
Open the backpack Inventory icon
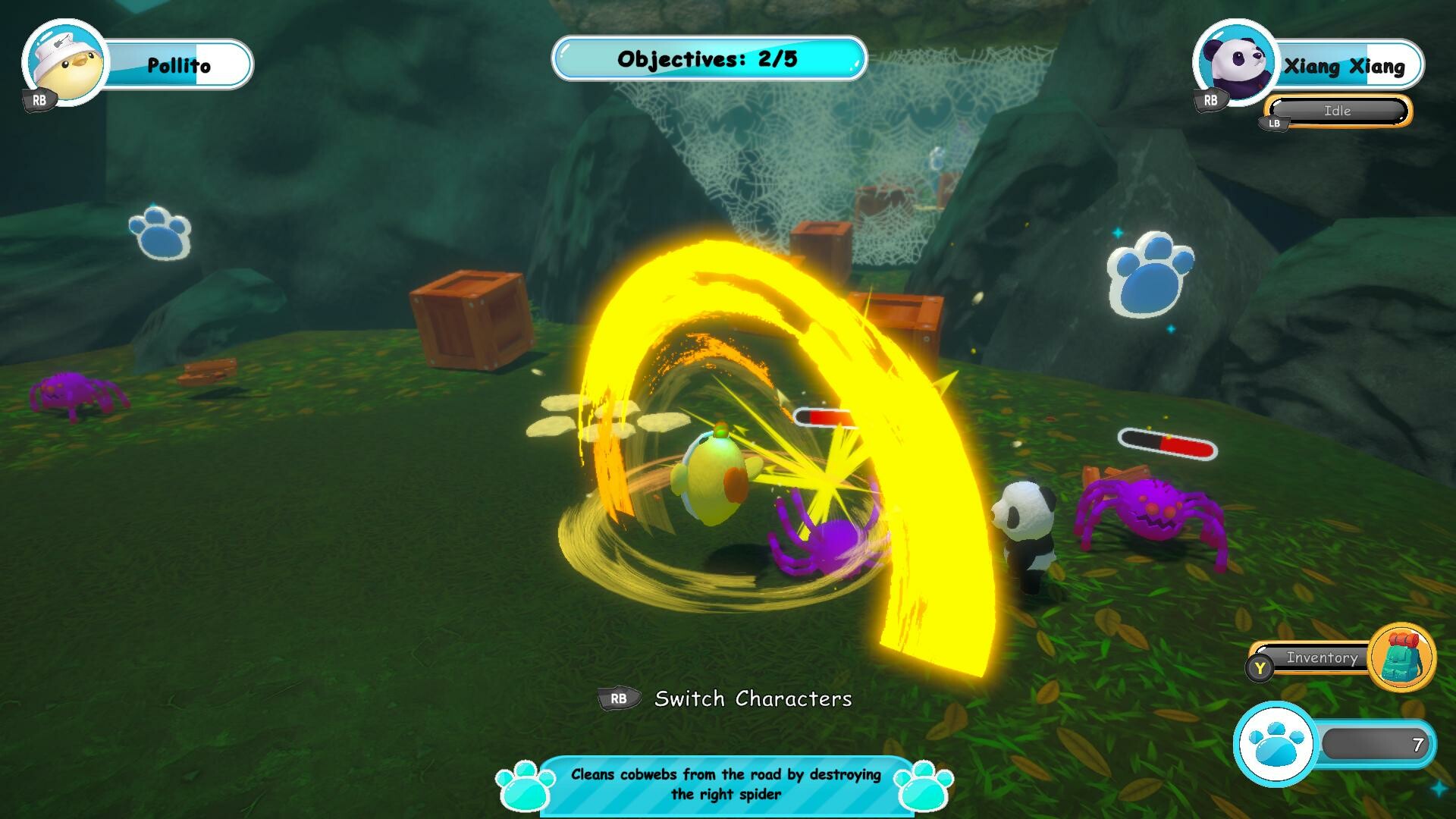tap(1401, 659)
